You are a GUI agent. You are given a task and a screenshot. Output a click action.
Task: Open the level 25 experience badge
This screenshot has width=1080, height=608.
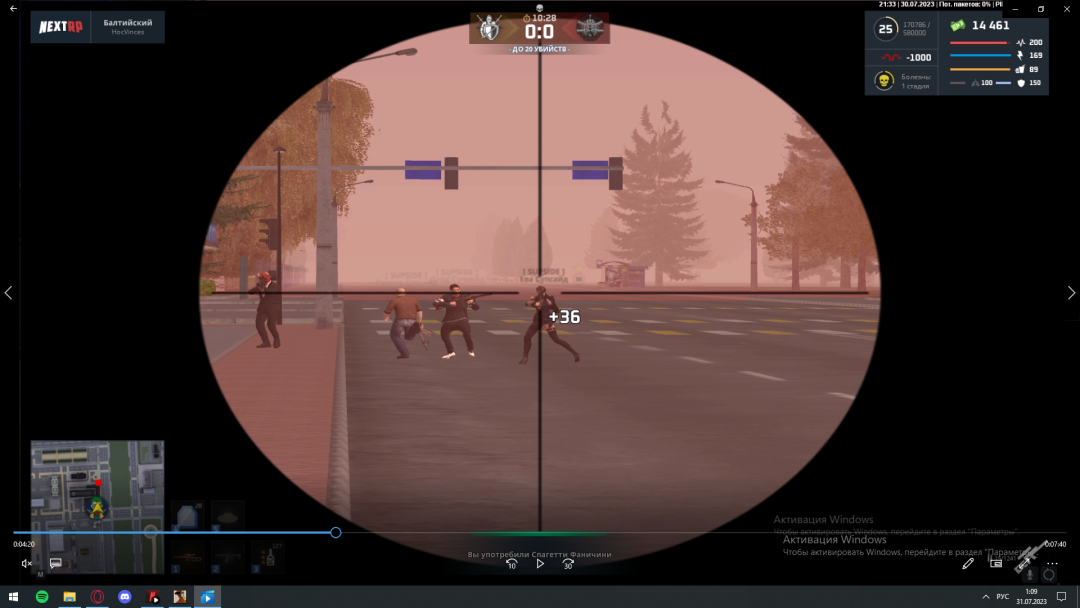point(885,29)
